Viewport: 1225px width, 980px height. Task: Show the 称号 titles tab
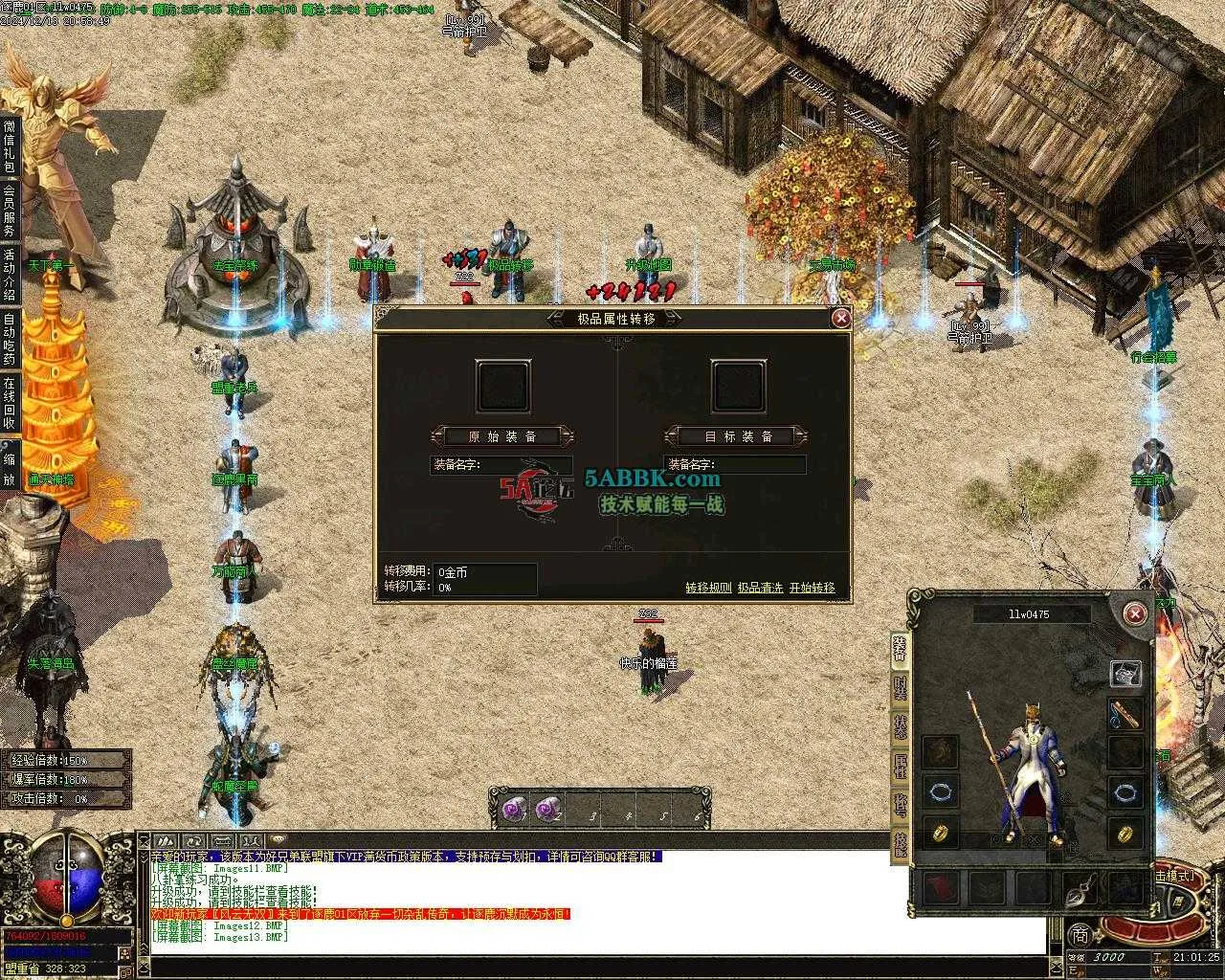click(x=900, y=806)
